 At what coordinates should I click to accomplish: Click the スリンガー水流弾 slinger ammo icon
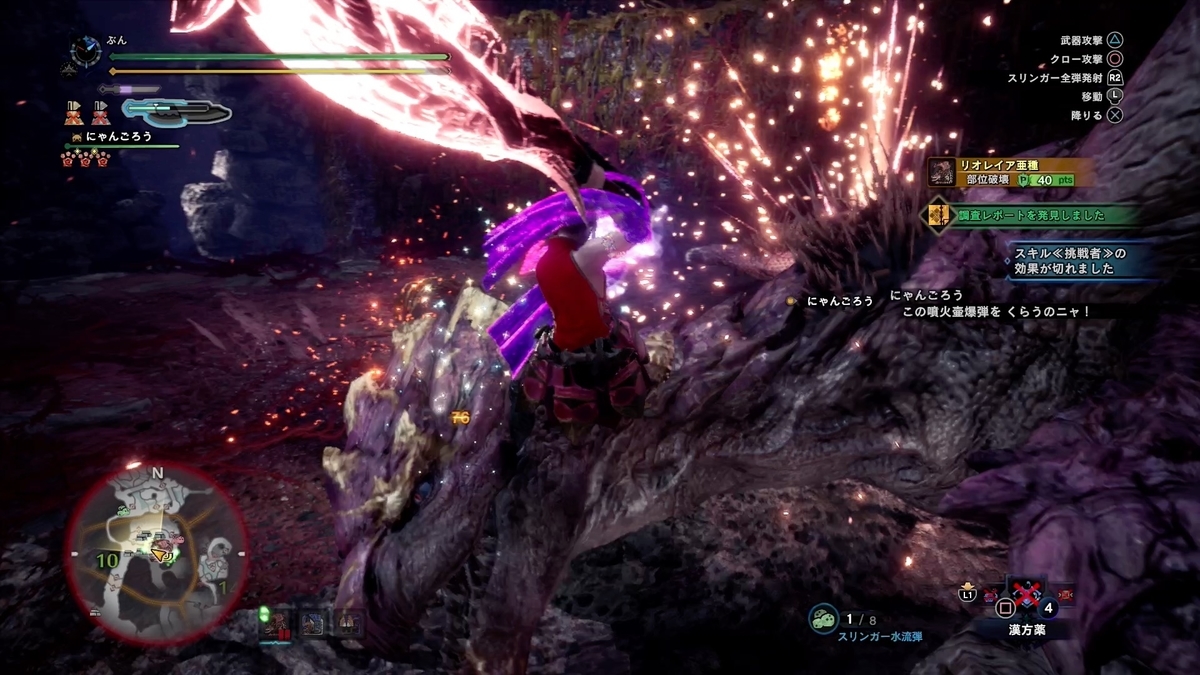tap(823, 619)
